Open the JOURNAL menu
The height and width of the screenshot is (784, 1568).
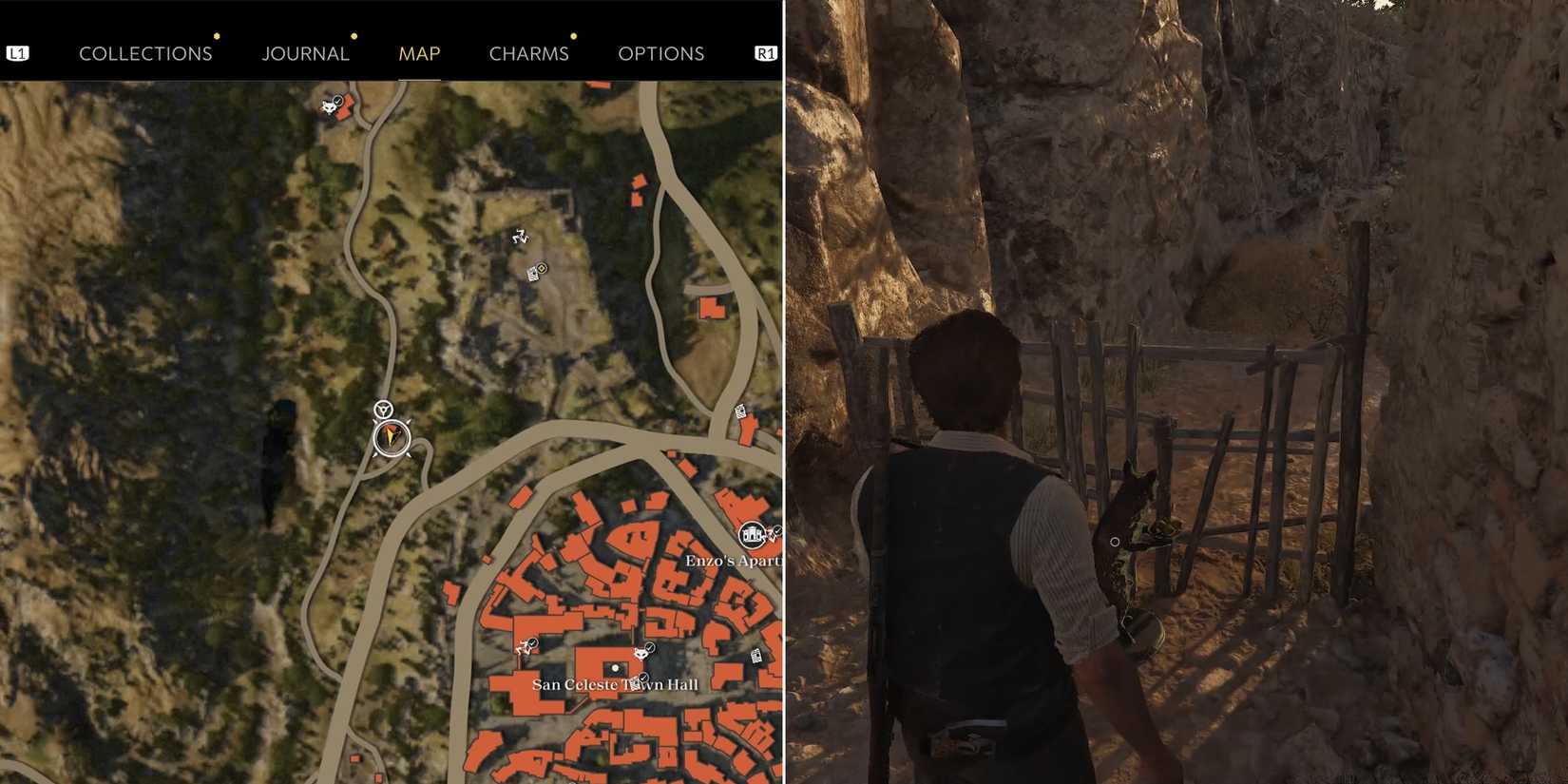click(x=305, y=53)
